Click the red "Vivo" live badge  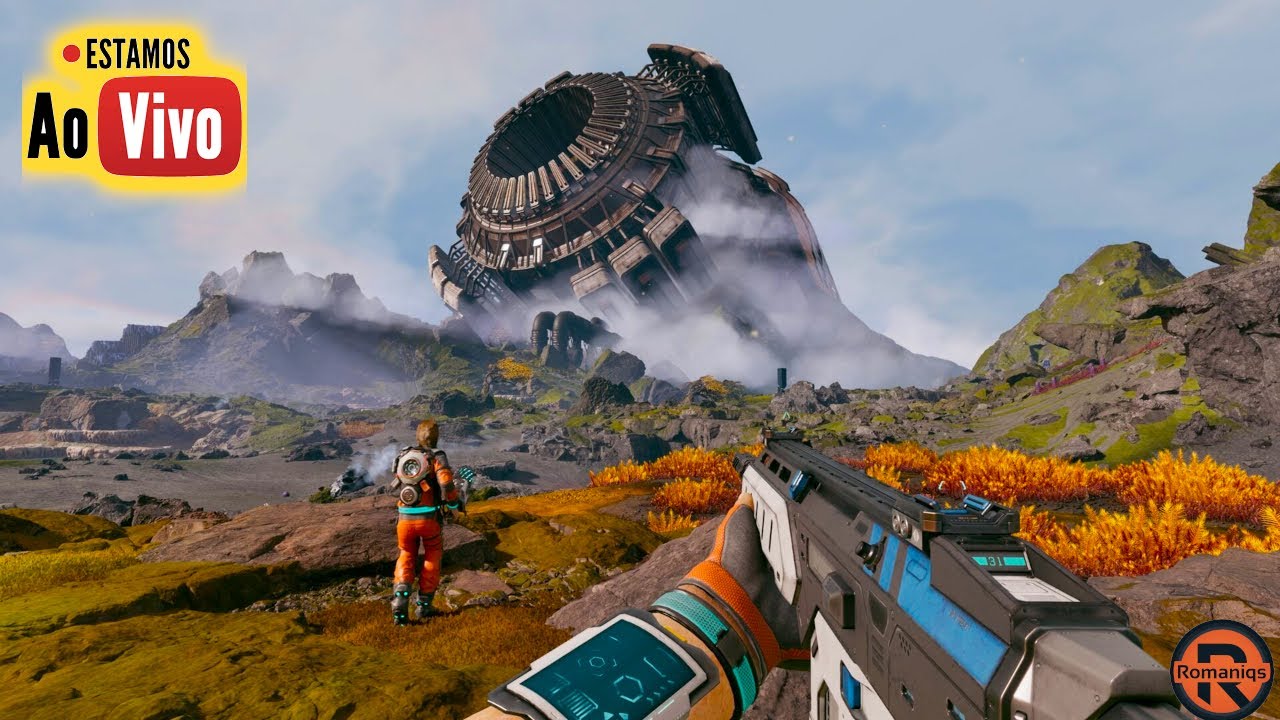click(x=170, y=127)
